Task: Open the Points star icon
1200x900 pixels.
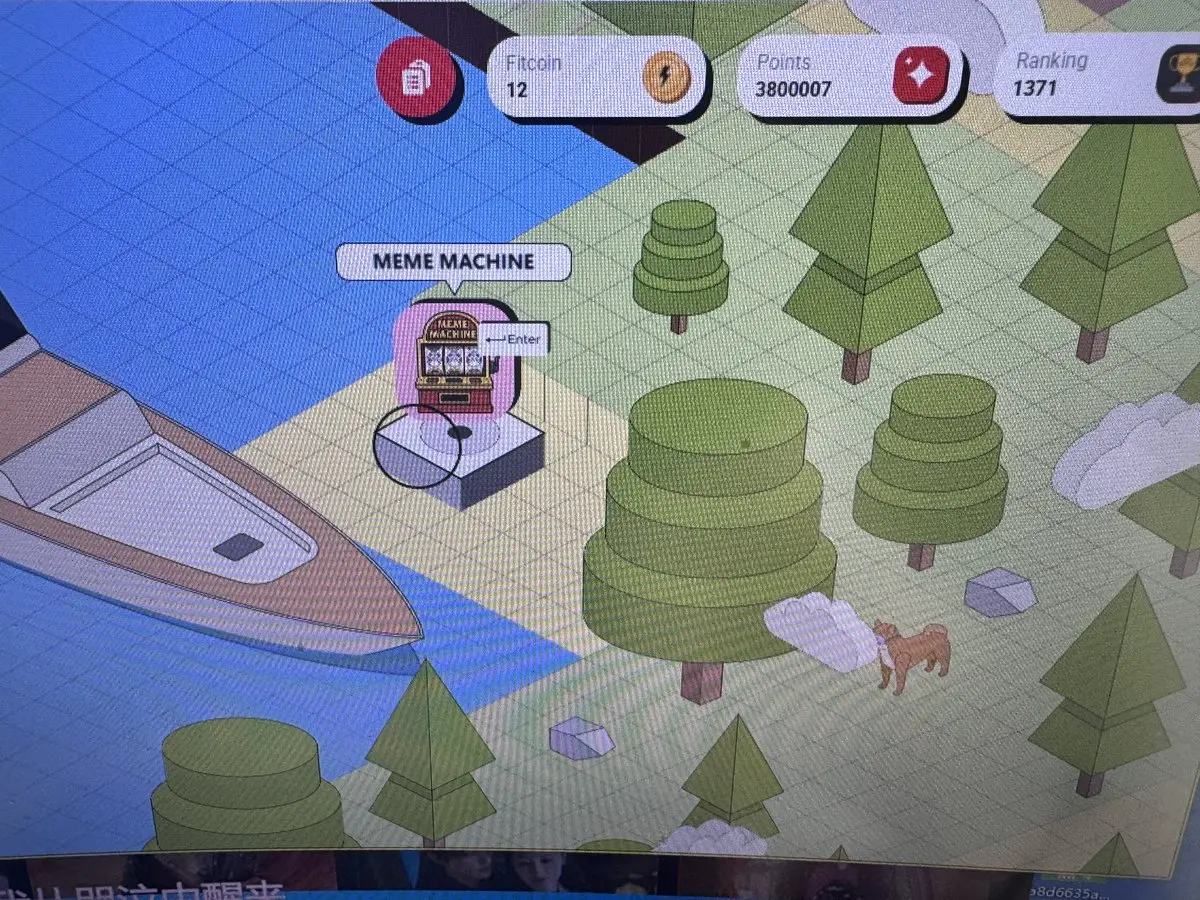Action: point(920,76)
